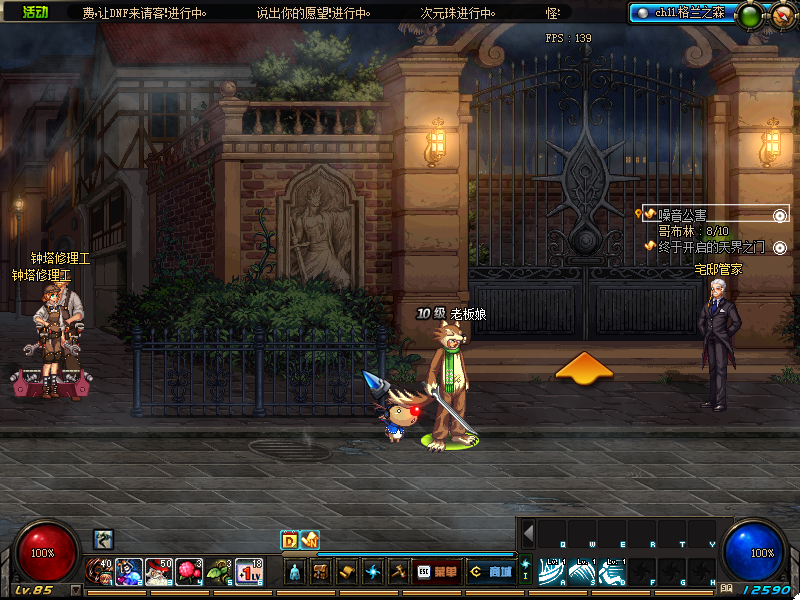Use the red Lv item in quickslot
This screenshot has height=600, width=800.
[249, 571]
